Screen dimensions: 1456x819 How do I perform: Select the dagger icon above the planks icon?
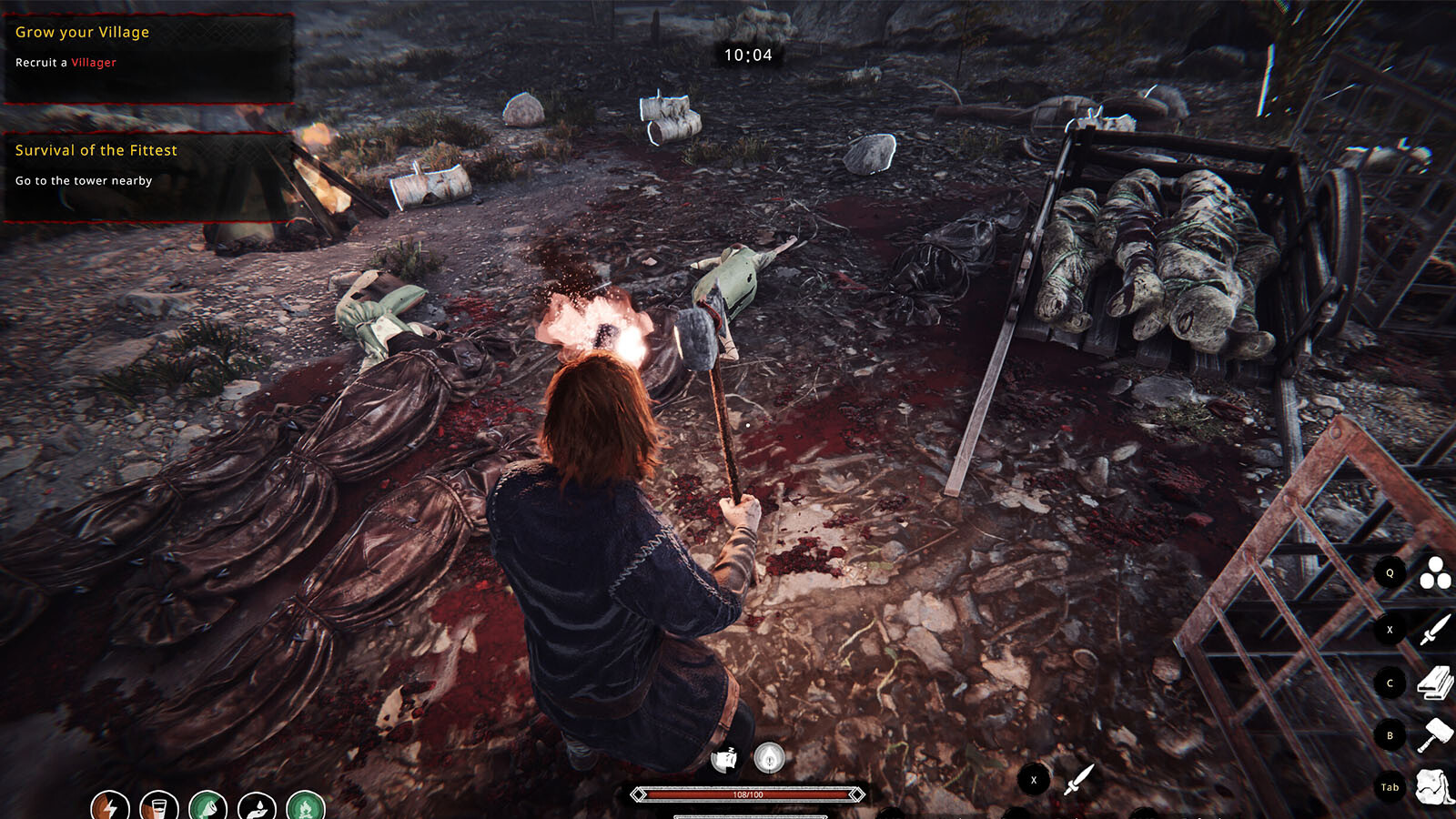1435,629
